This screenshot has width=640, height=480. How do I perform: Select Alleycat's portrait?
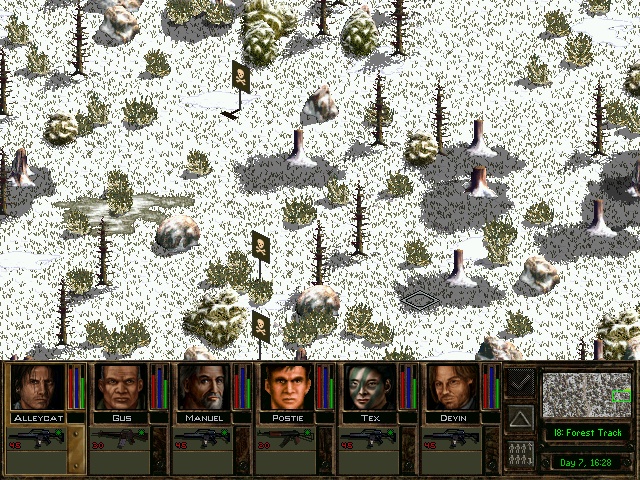pyautogui.click(x=39, y=387)
